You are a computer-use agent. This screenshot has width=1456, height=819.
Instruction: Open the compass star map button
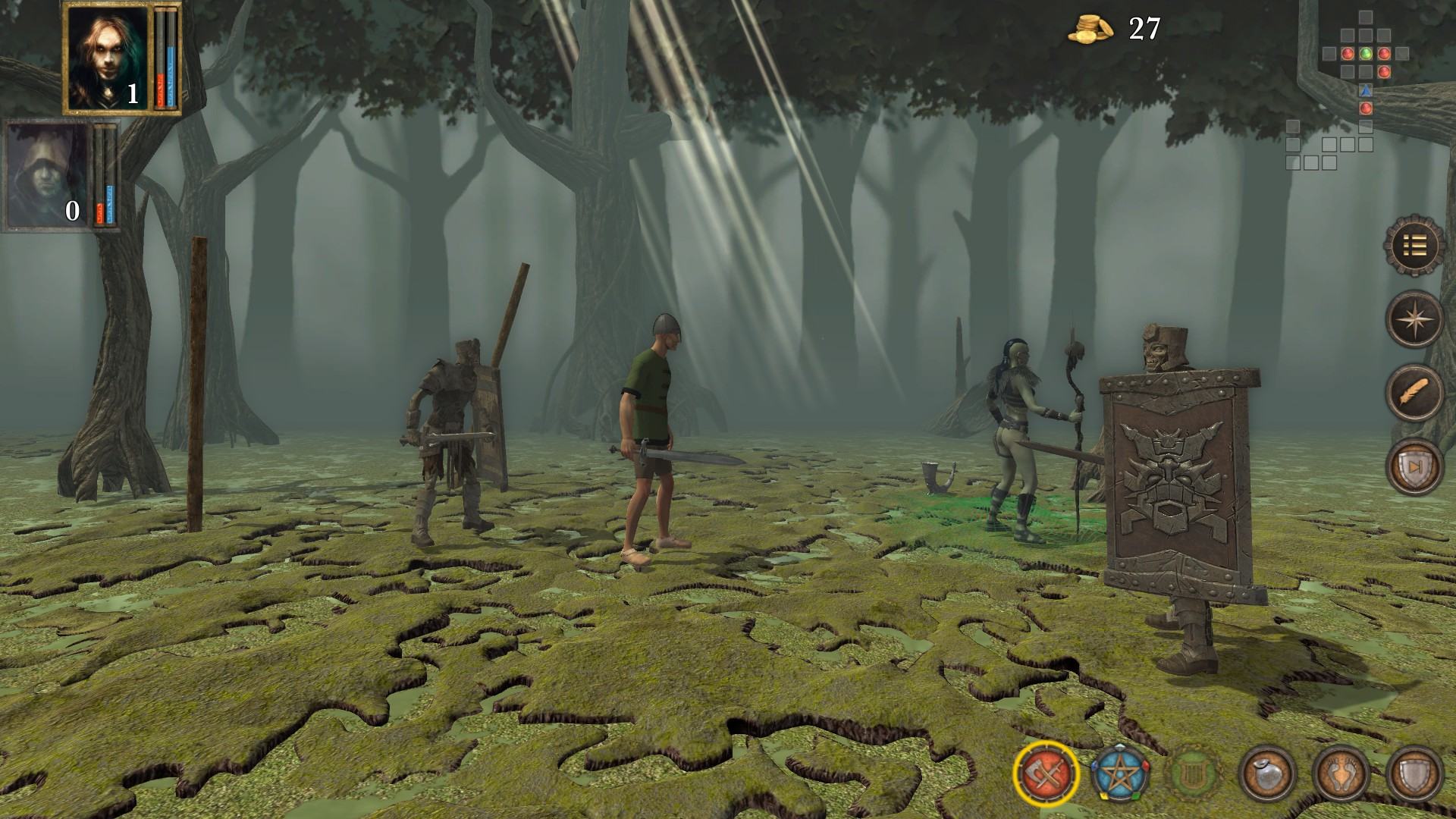pyautogui.click(x=1414, y=318)
